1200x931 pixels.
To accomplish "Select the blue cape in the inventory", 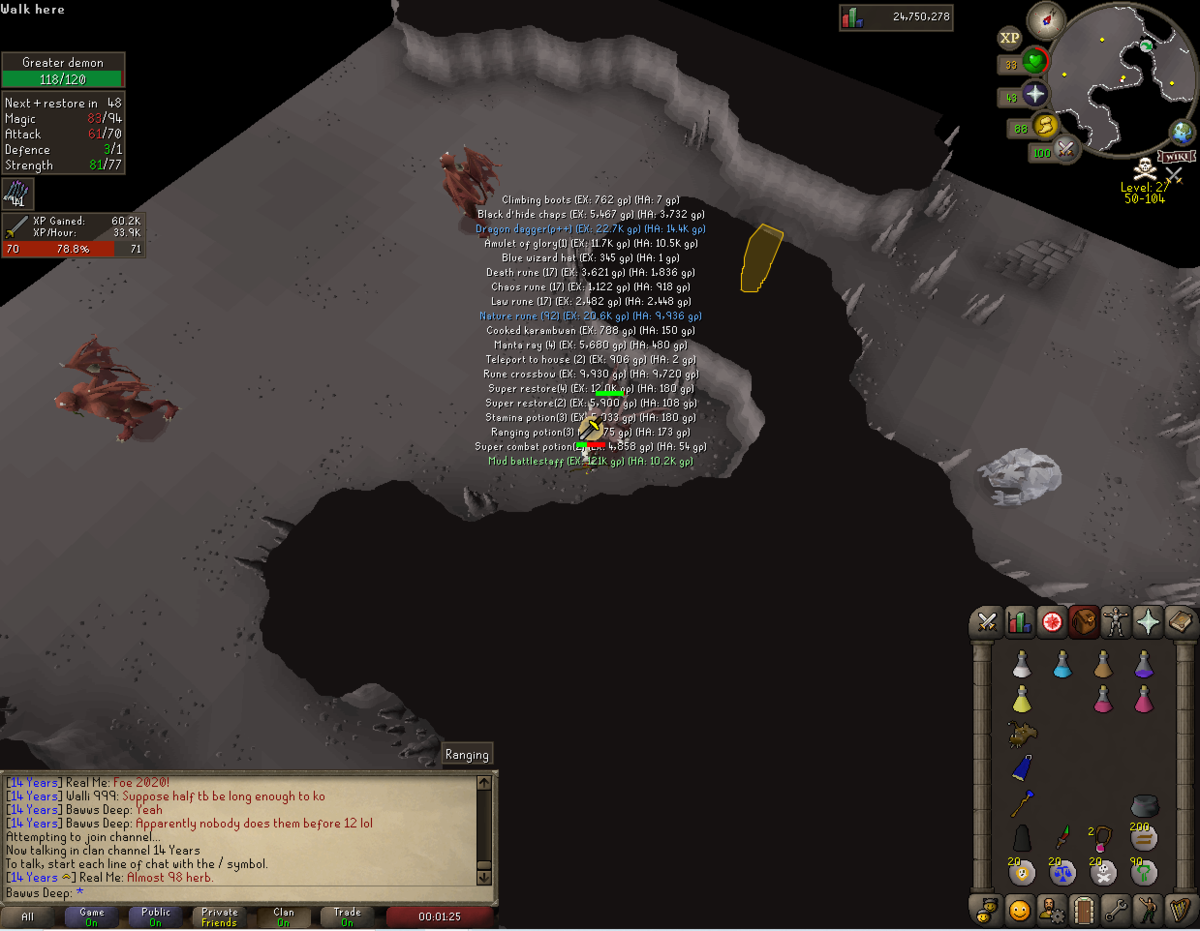I will [1021, 768].
